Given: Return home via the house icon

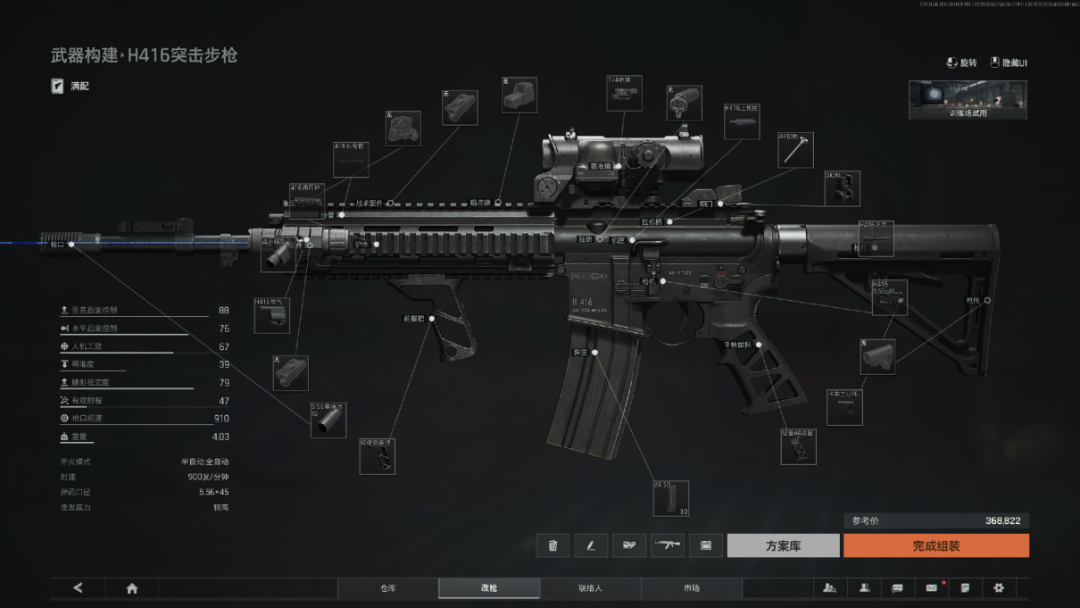Looking at the screenshot, I should click(132, 588).
